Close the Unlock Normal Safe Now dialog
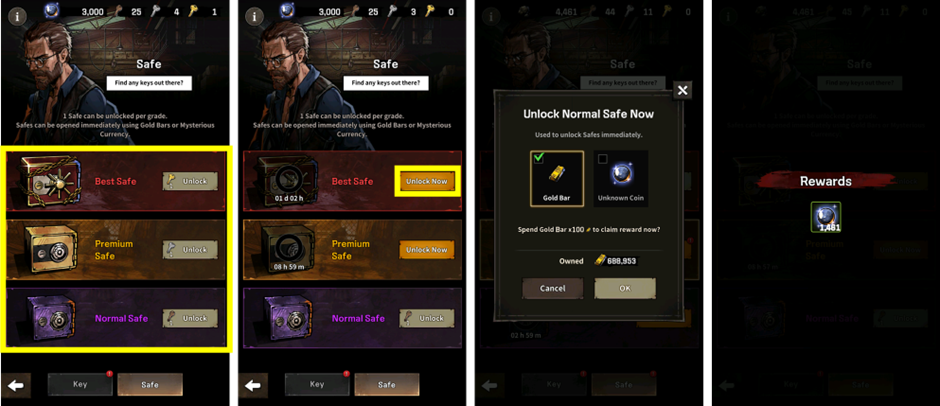The width and height of the screenshot is (940, 406). (682, 90)
